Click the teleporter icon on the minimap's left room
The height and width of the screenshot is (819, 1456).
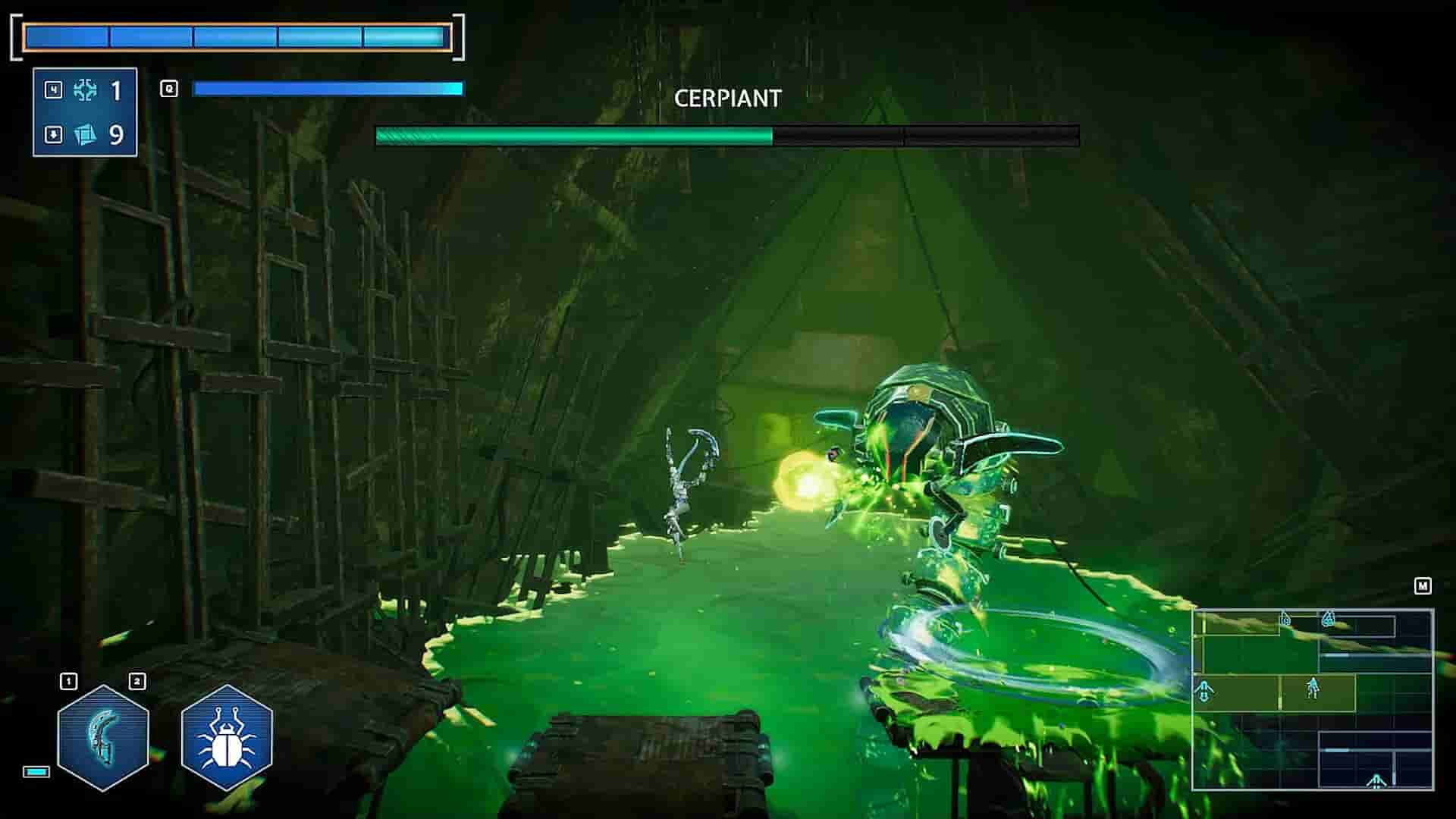click(x=1203, y=691)
